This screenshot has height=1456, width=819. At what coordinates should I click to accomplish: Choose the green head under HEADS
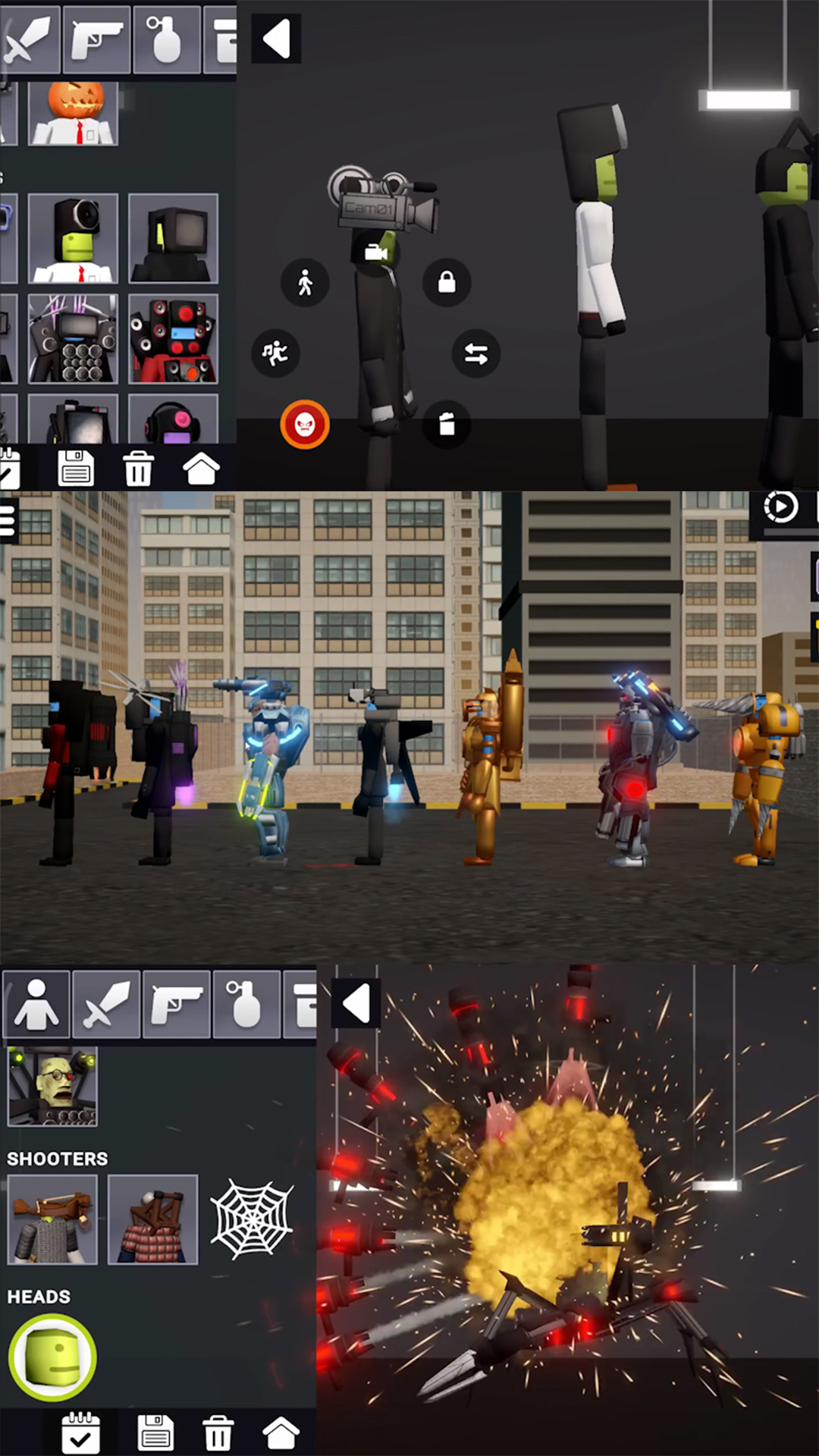(52, 1357)
